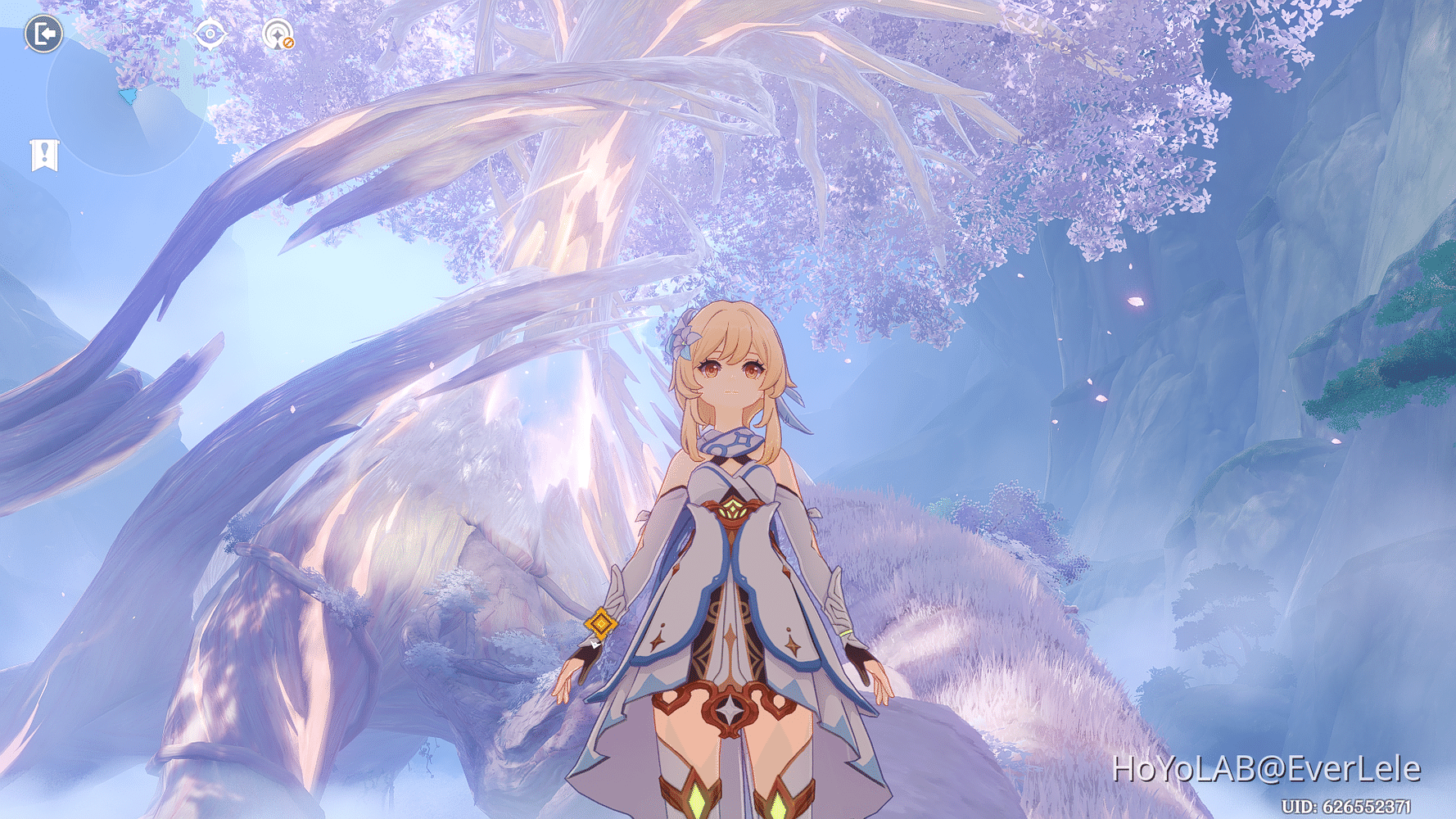Click the golden bracelet on the character's wrist
1456x819 pixels.
600,625
